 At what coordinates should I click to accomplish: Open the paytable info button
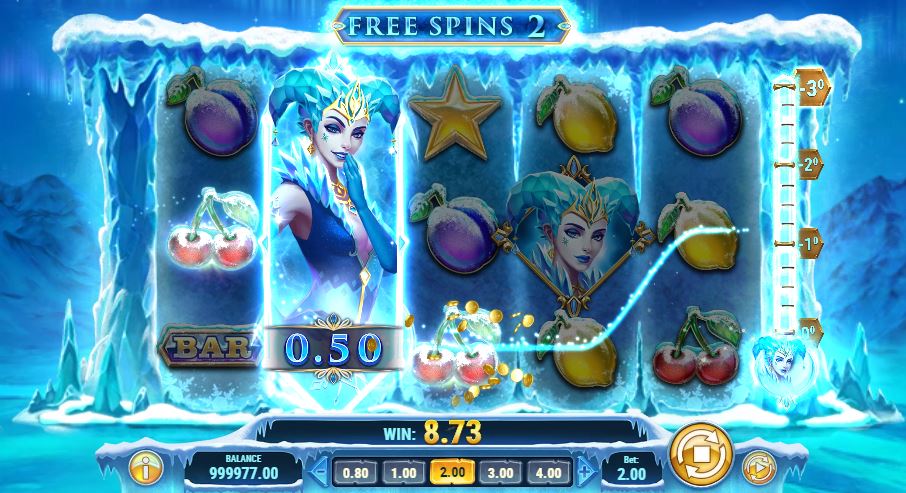[146, 467]
